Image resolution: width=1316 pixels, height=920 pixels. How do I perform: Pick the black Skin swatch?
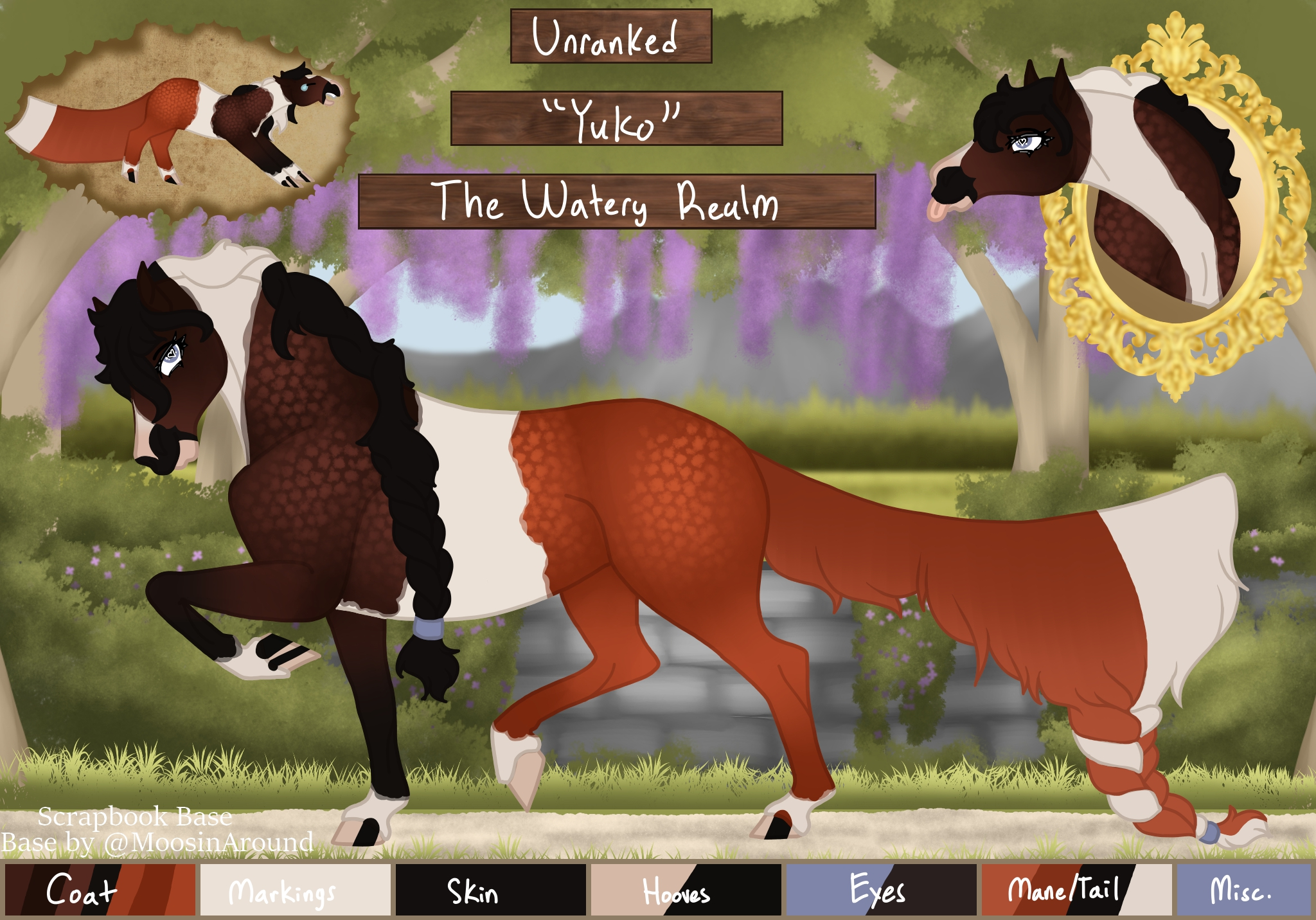(490, 890)
